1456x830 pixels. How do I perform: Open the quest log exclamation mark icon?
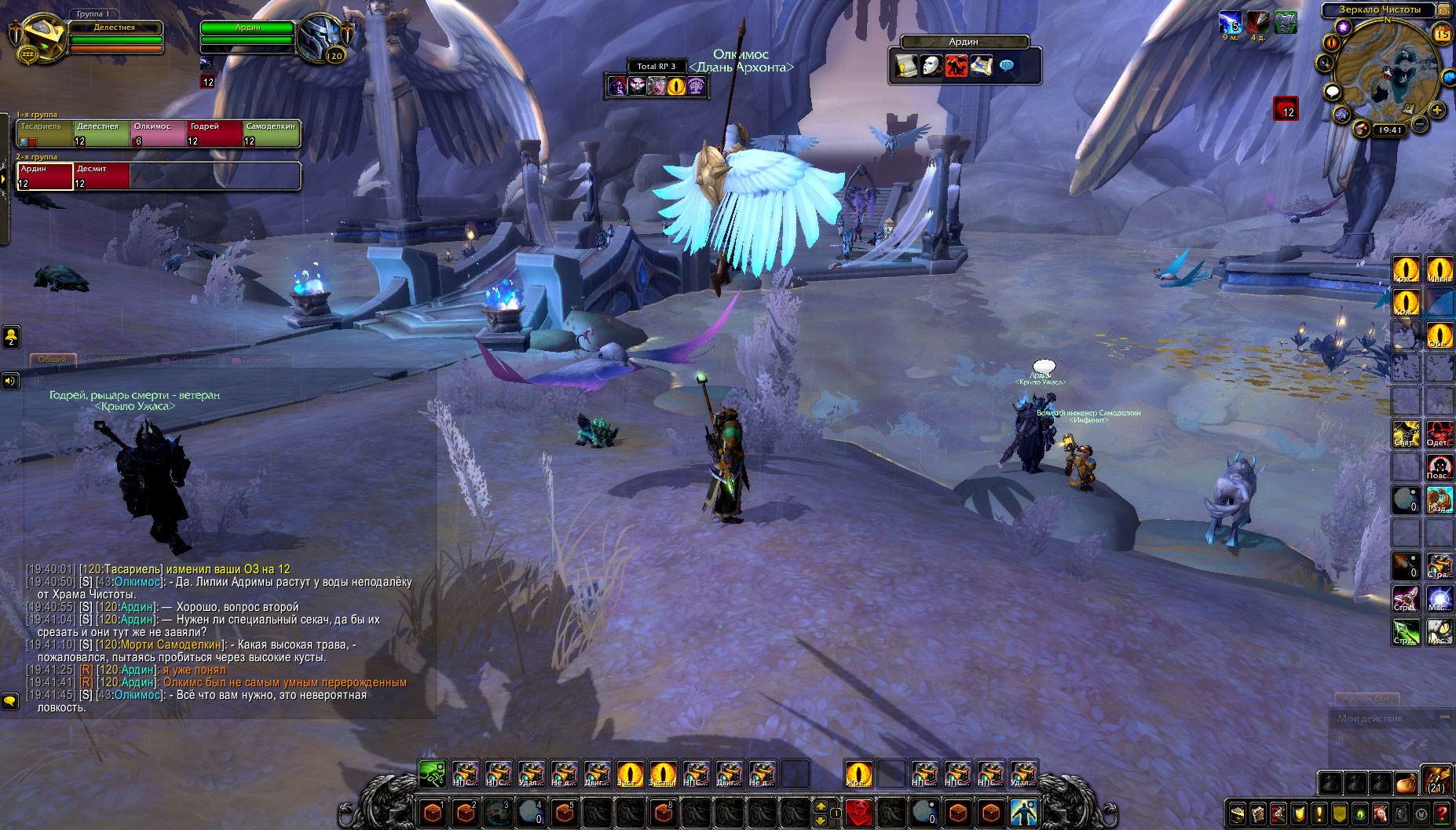[1319, 814]
